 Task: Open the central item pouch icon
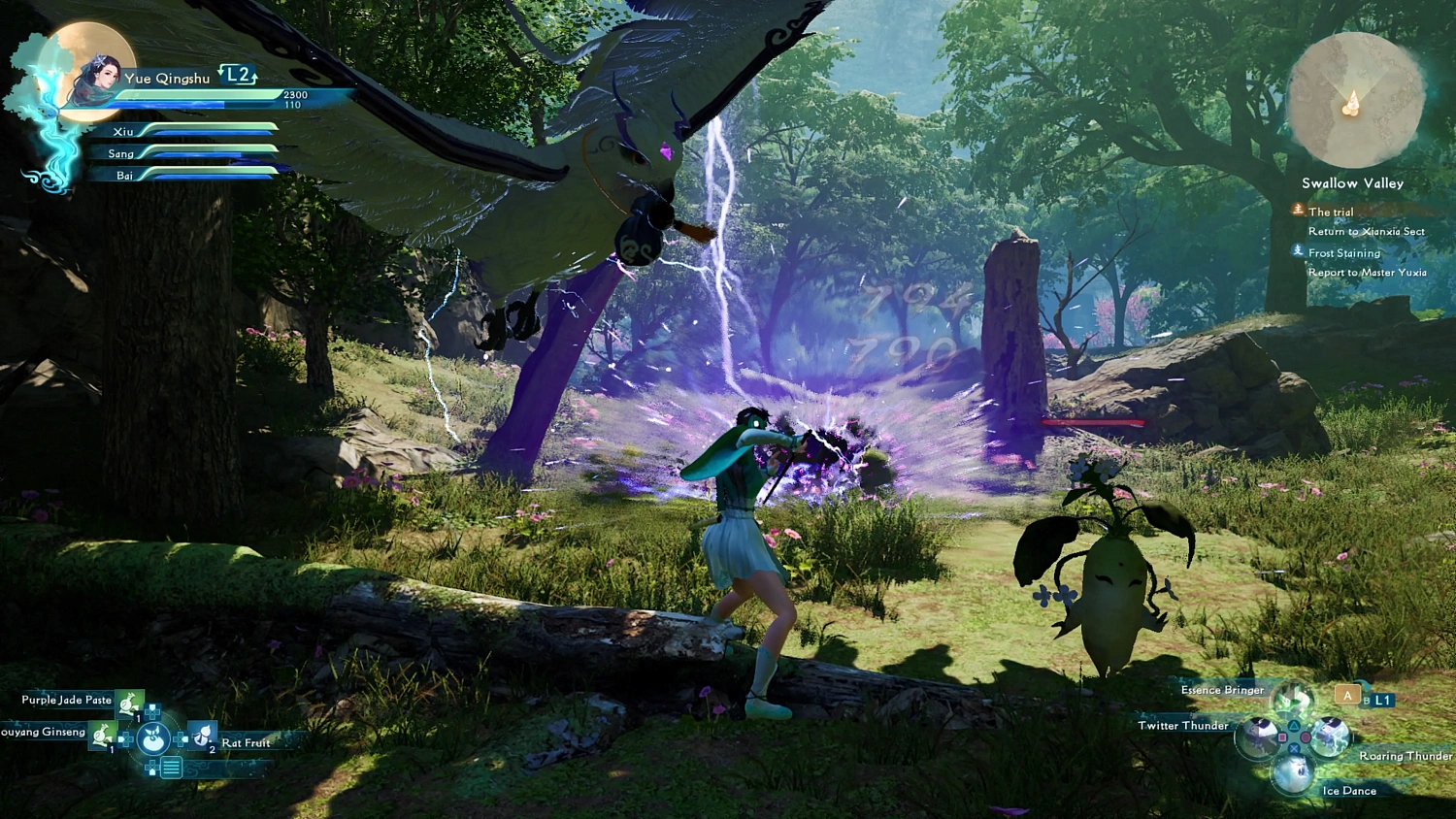click(x=153, y=739)
